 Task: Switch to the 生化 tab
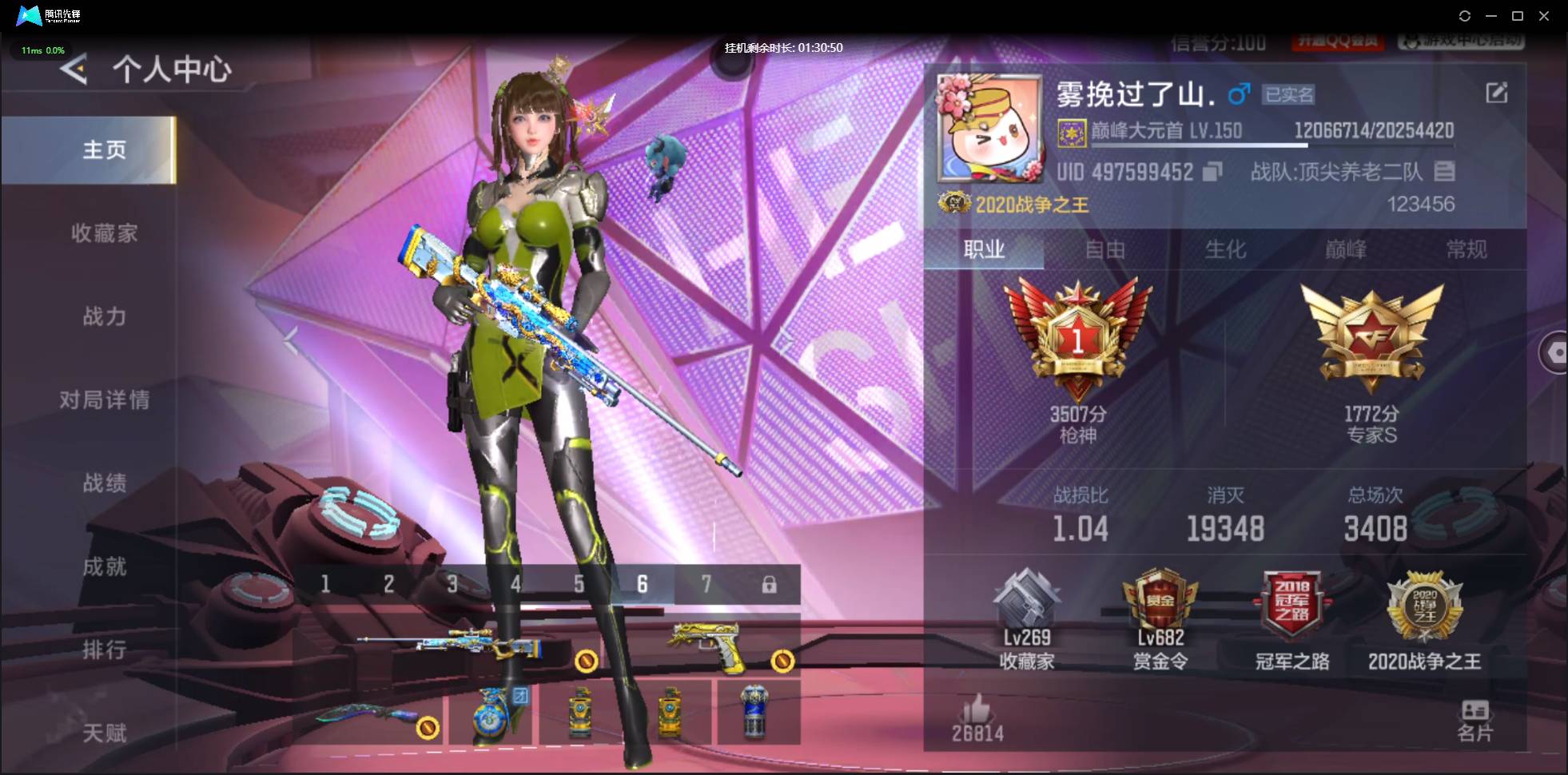pos(1224,250)
